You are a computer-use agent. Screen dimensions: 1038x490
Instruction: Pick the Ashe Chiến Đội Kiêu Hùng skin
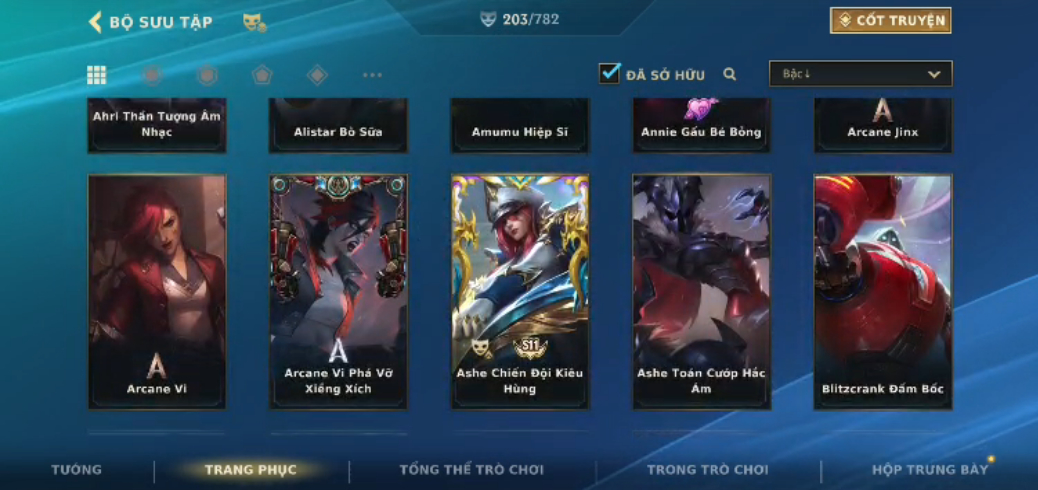520,291
